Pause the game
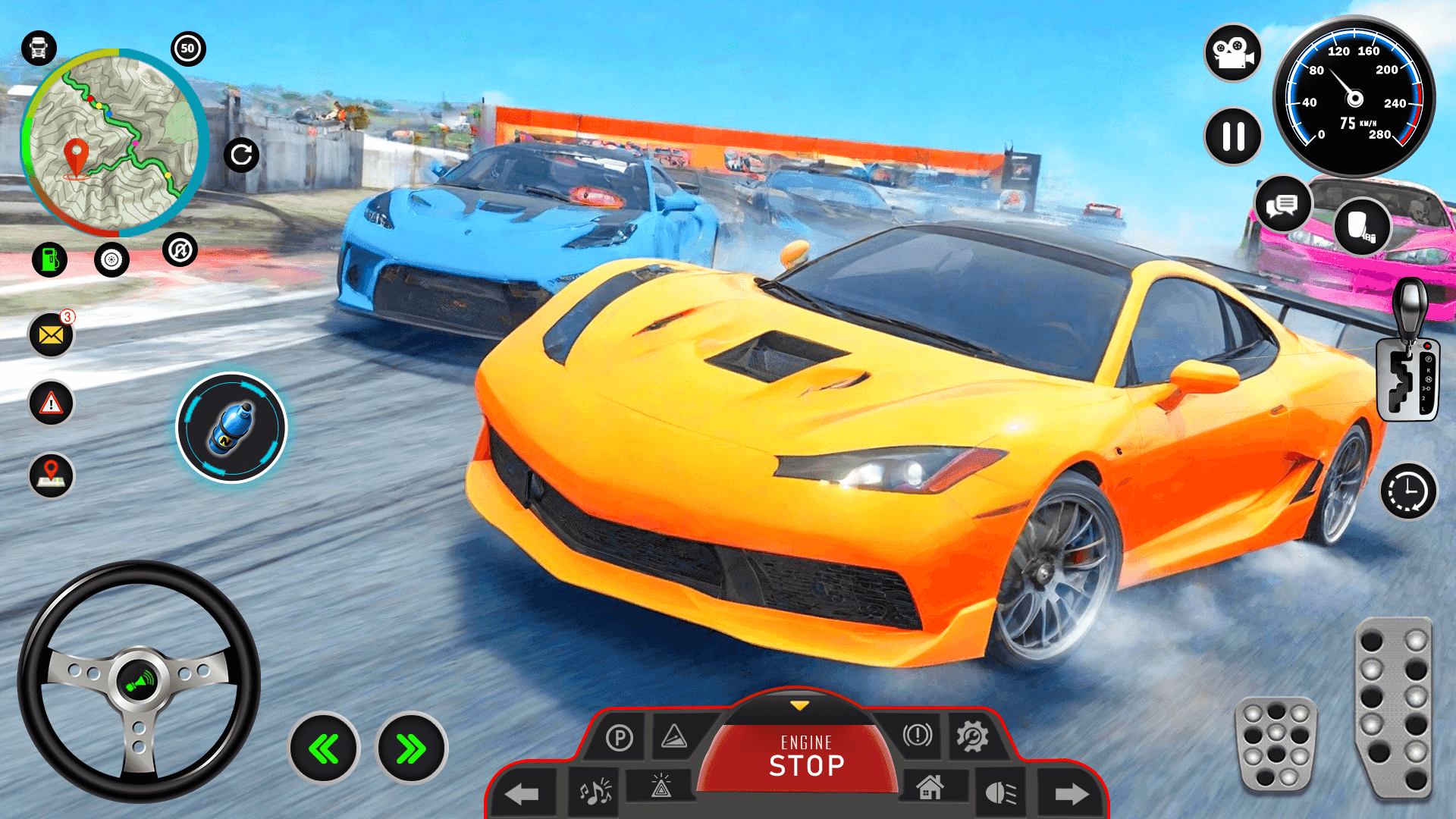This screenshot has height=819, width=1456. pos(1232,136)
